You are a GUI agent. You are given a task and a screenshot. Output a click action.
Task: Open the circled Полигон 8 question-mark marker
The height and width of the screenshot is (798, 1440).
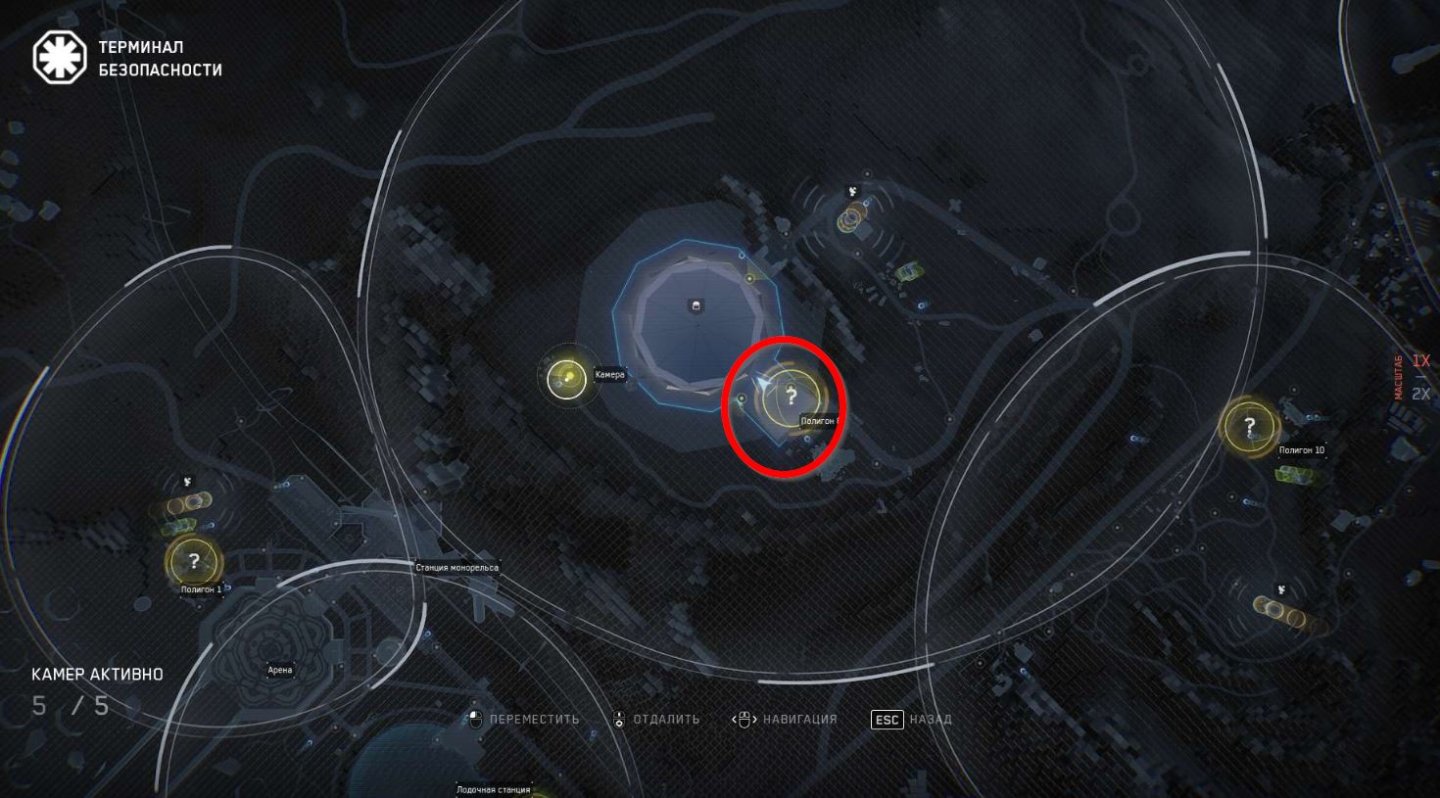(x=791, y=396)
